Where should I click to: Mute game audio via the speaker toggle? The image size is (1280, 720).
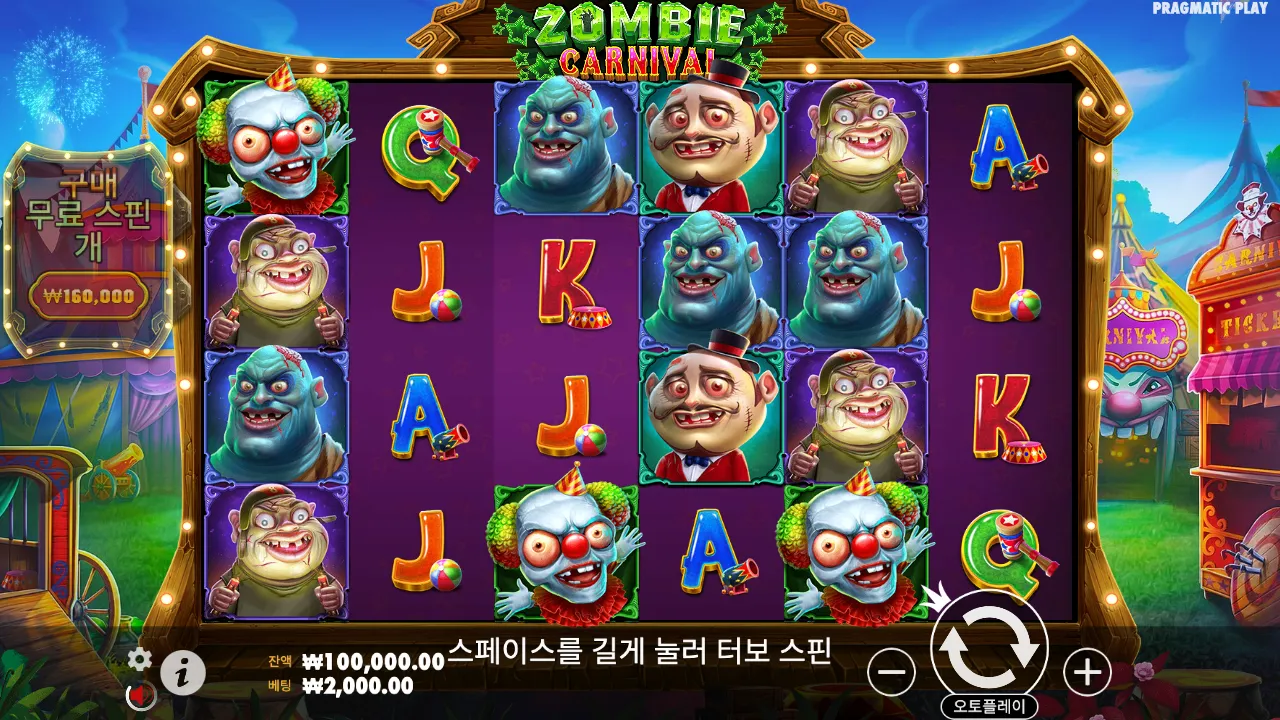point(138,691)
